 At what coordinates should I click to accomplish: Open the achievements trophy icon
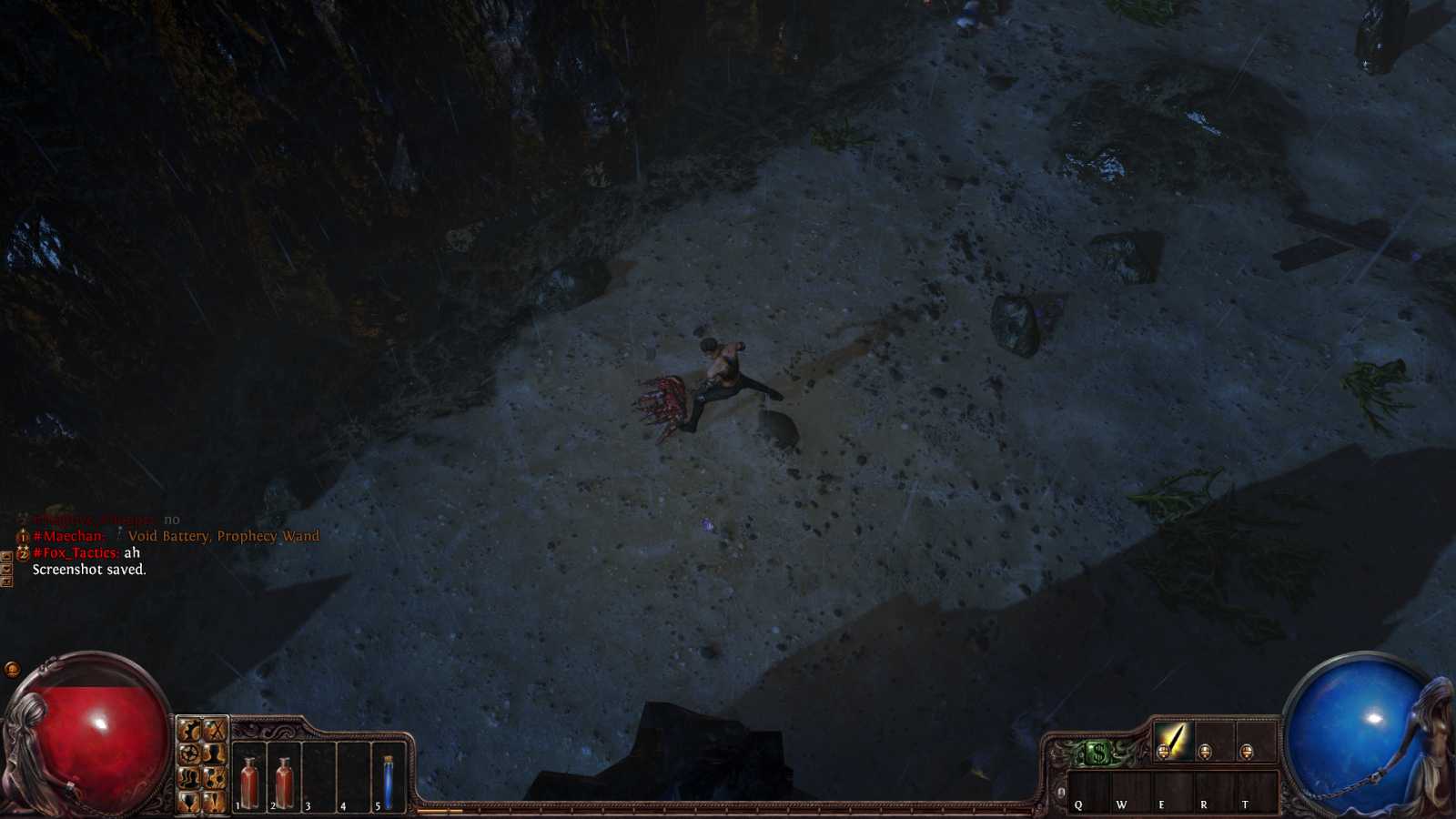click(x=188, y=802)
